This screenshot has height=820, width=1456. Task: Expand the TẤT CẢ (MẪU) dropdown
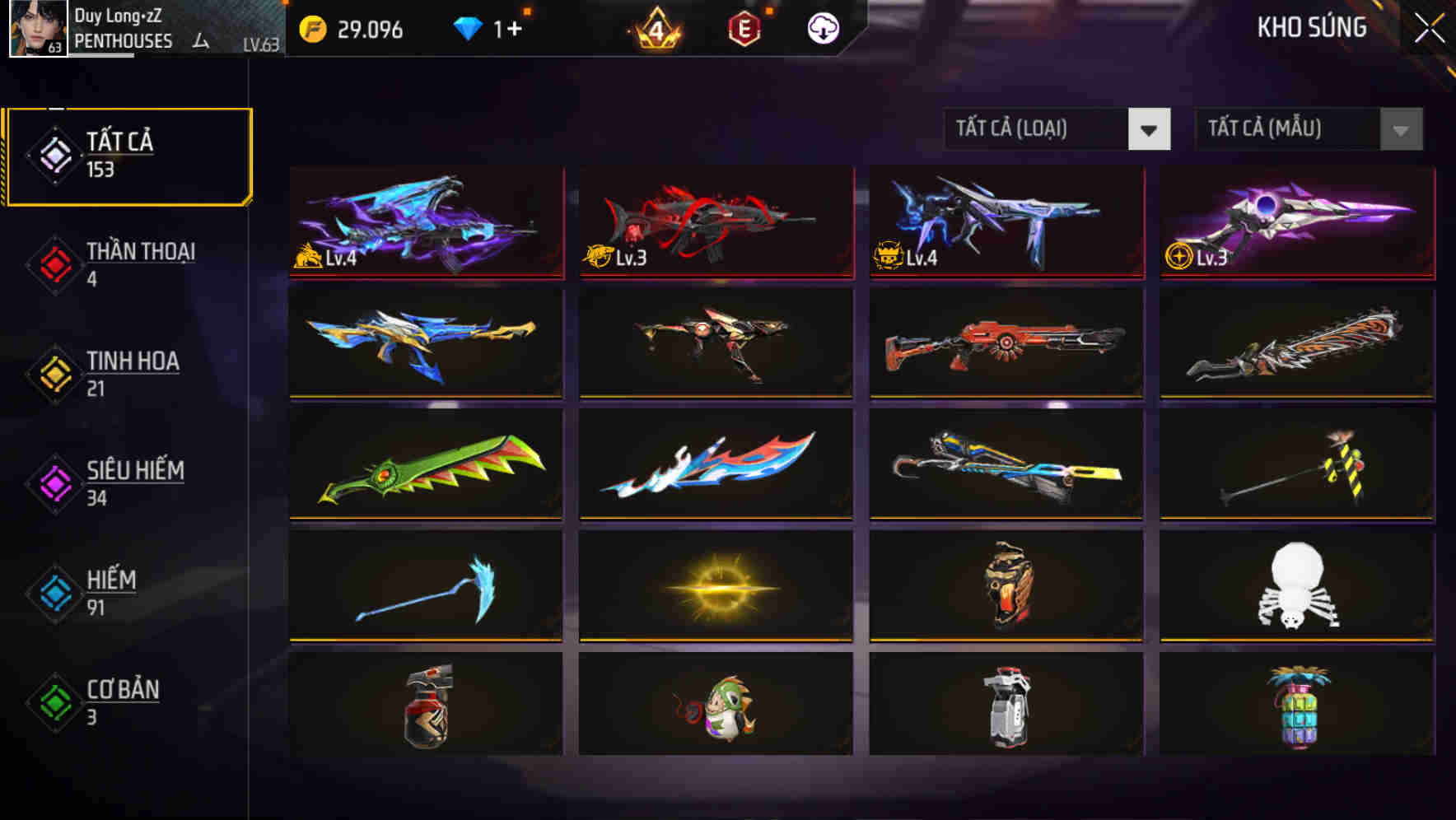[x=1289, y=129]
